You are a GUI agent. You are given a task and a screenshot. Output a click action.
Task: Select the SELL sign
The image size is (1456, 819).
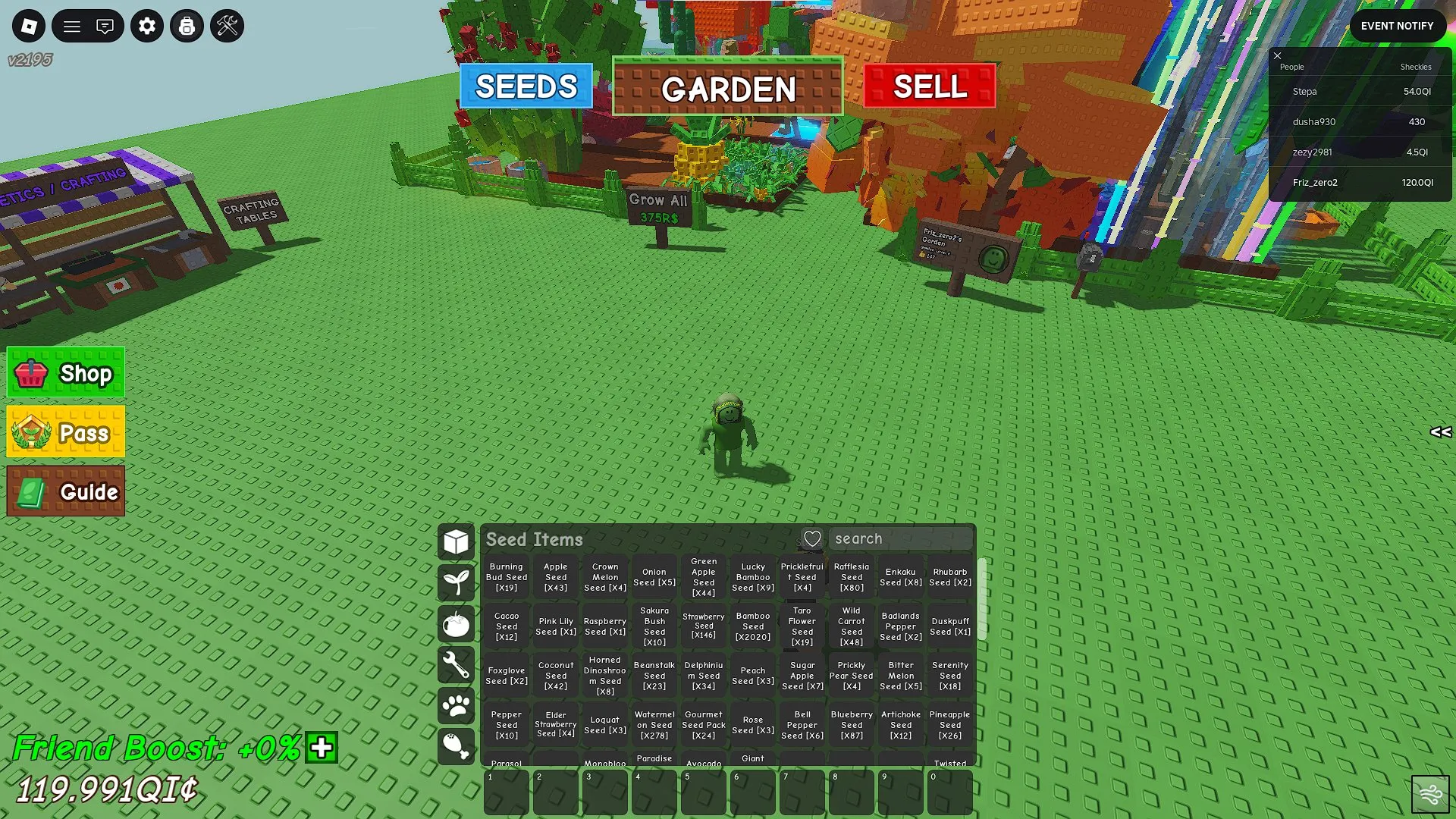929,86
